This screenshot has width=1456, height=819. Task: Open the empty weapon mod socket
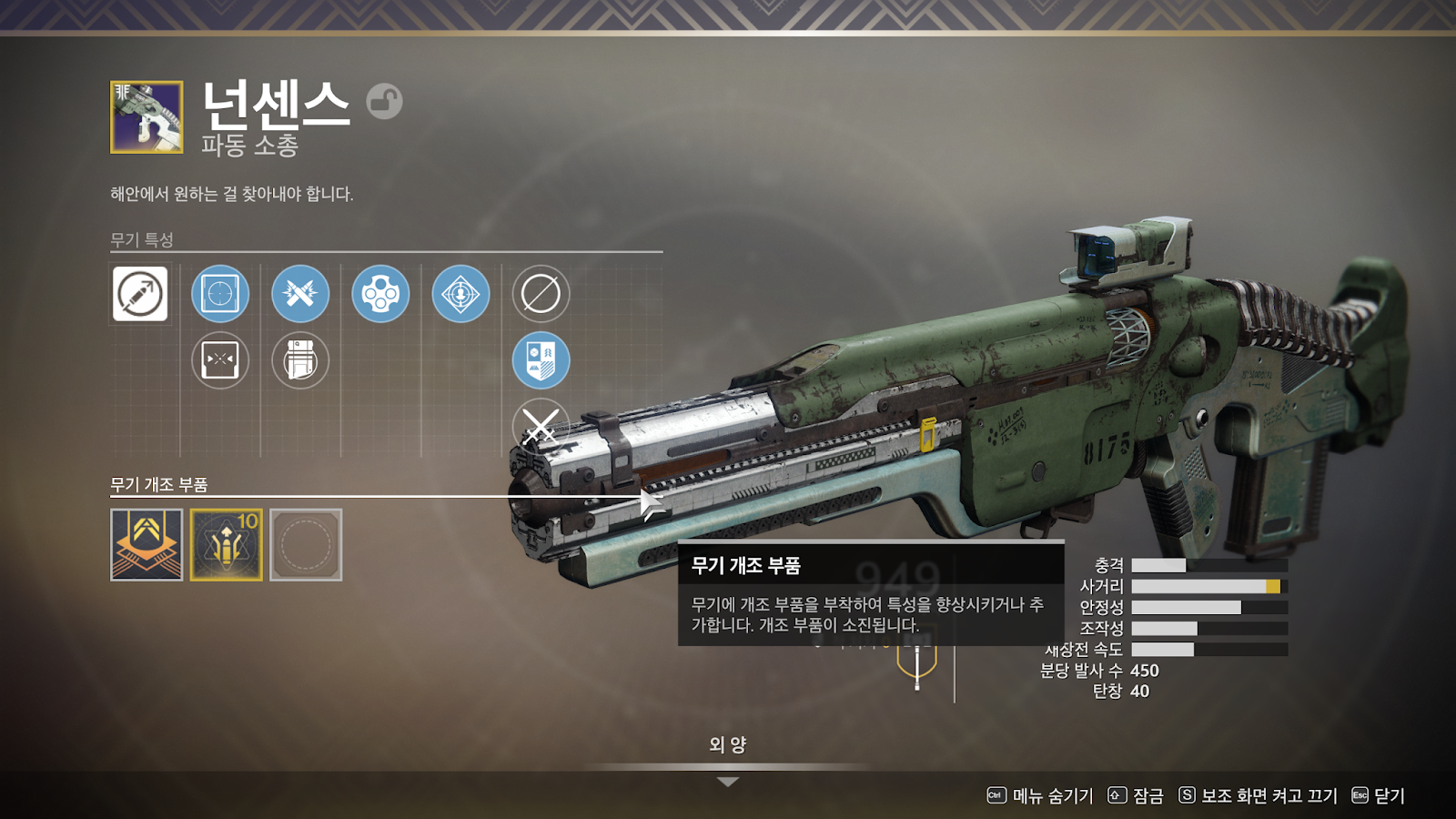[x=306, y=544]
